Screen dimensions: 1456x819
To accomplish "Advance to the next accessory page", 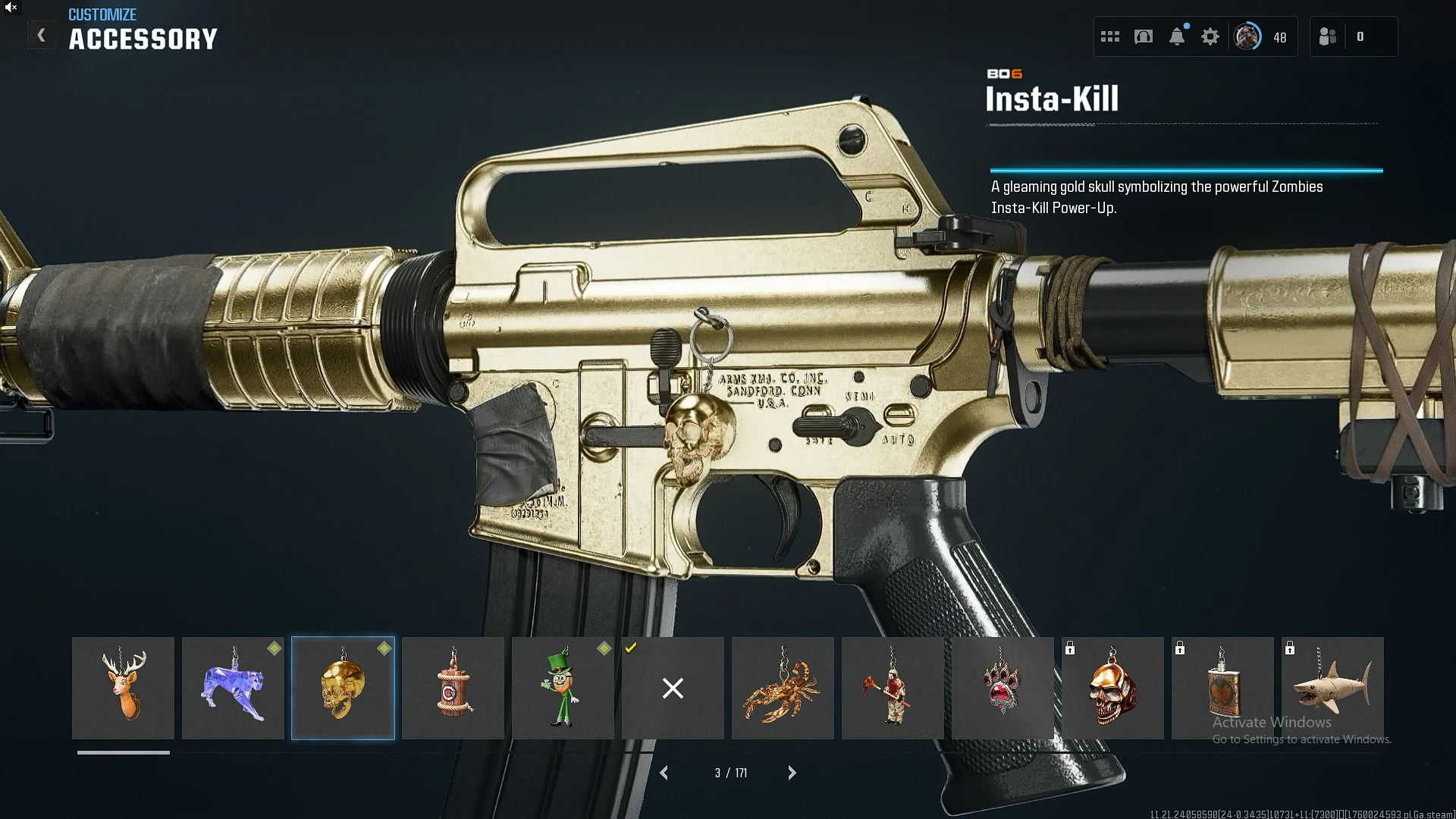I will point(792,773).
